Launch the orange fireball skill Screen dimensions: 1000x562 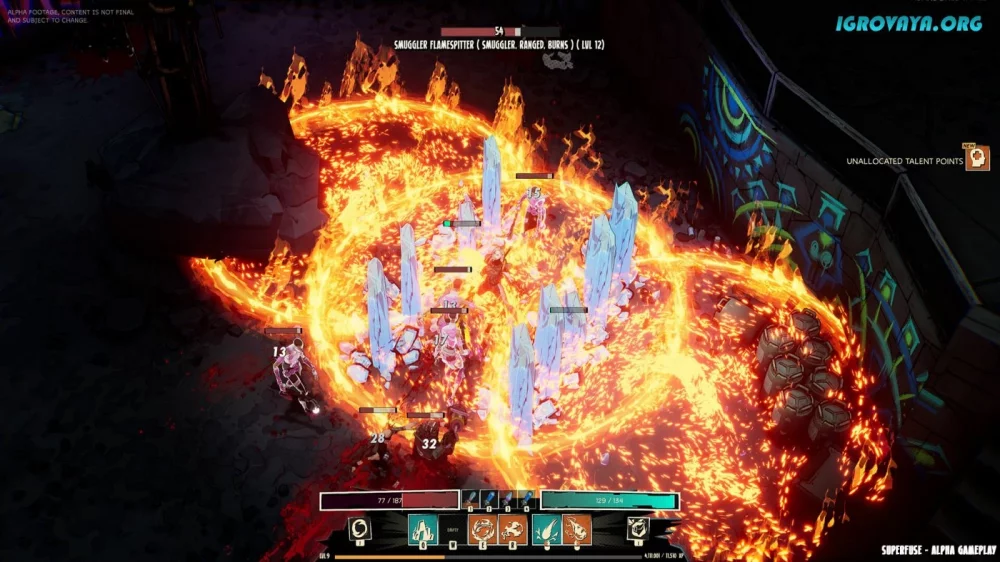coord(577,529)
